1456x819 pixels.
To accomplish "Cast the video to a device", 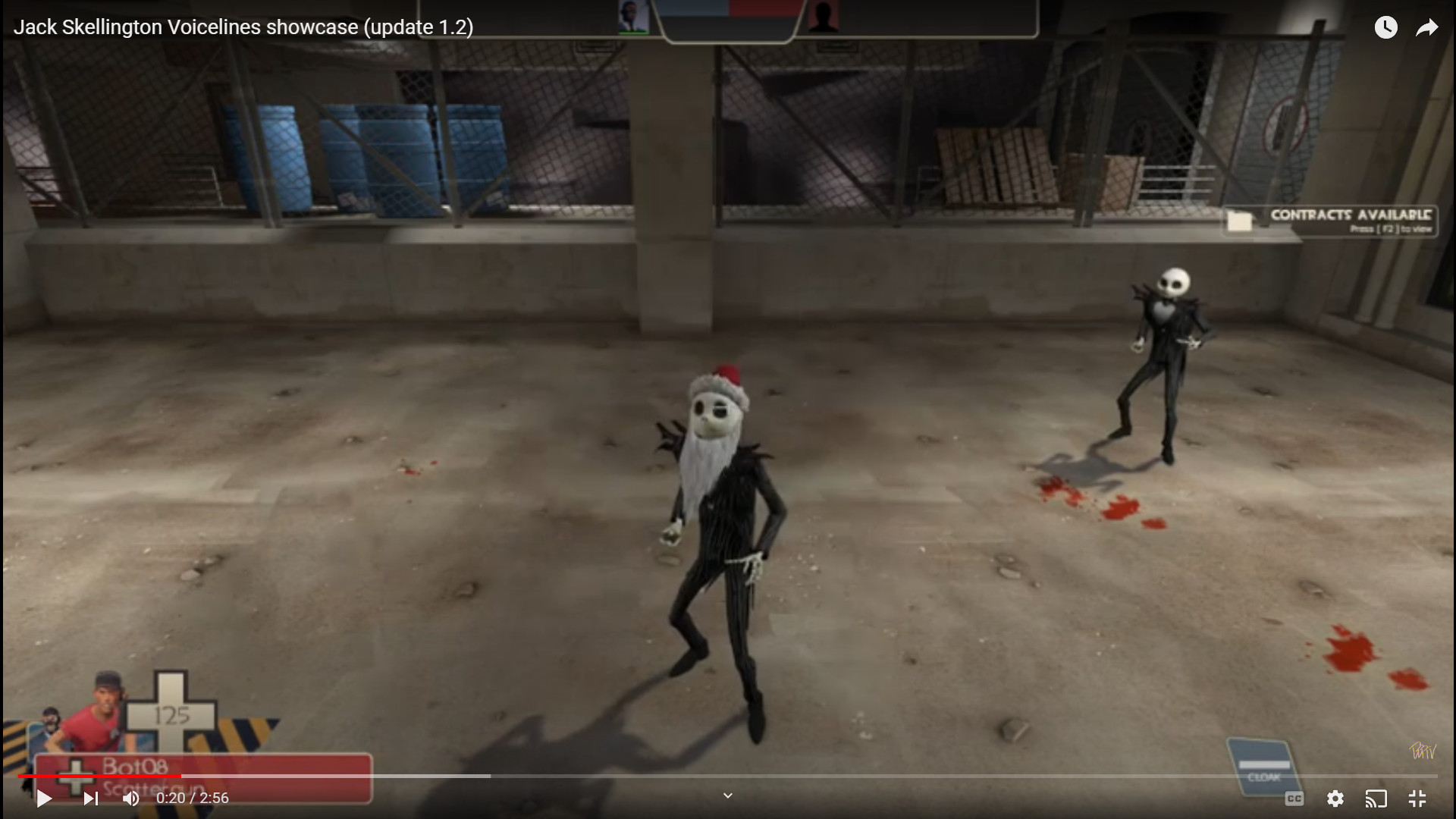I will [x=1376, y=799].
